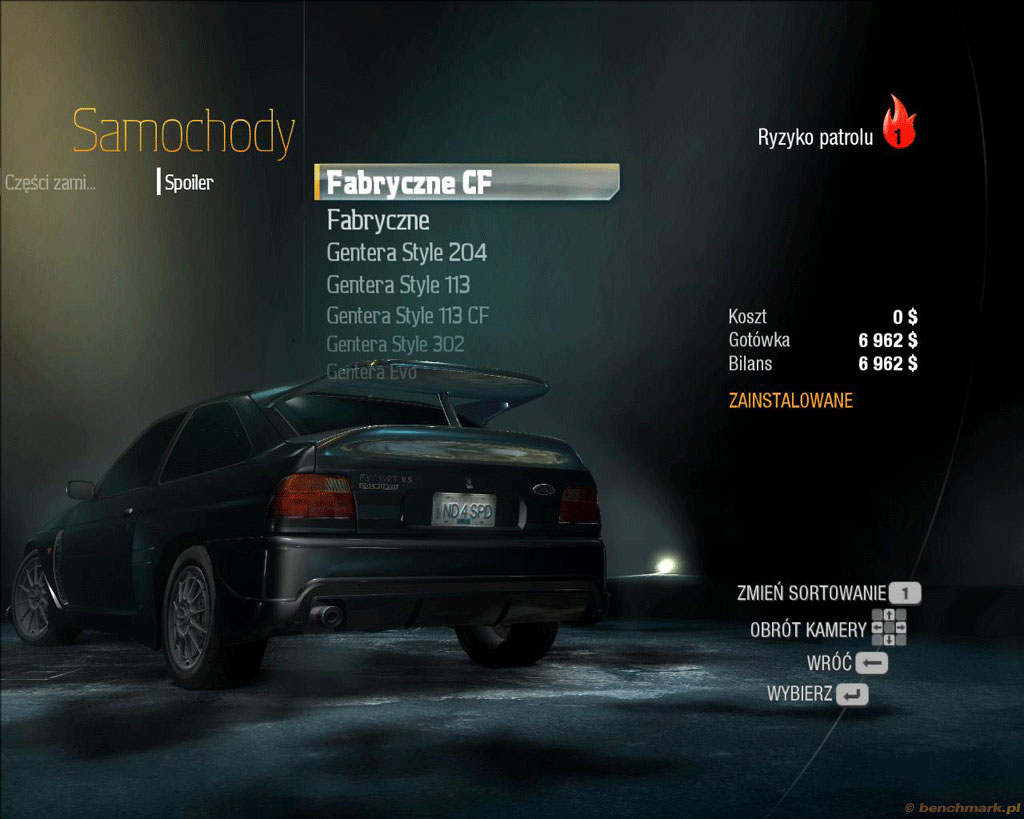This screenshot has height=819, width=1024.
Task: Confirm with the Wybierz option
Action: pyautogui.click(x=817, y=694)
